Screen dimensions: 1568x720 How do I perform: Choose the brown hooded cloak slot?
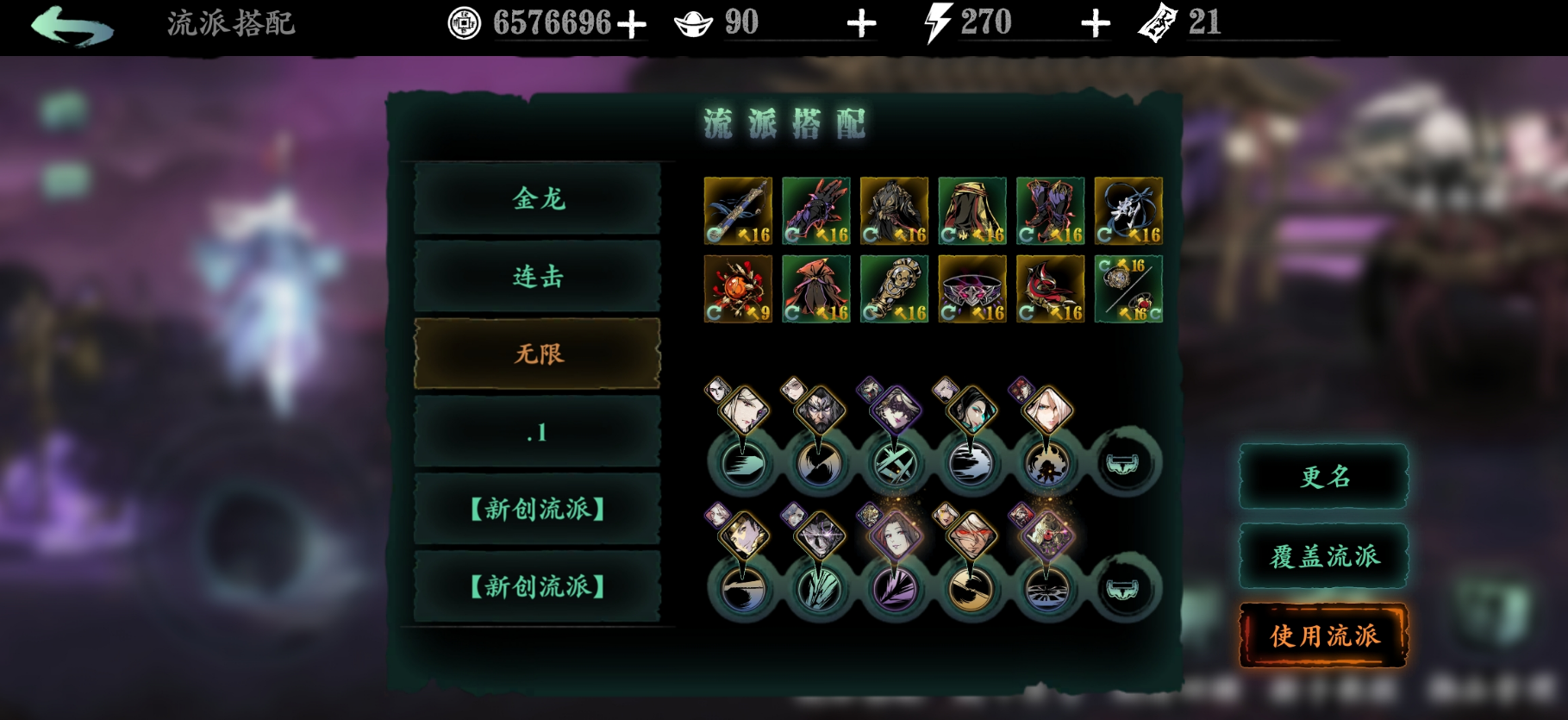972,211
